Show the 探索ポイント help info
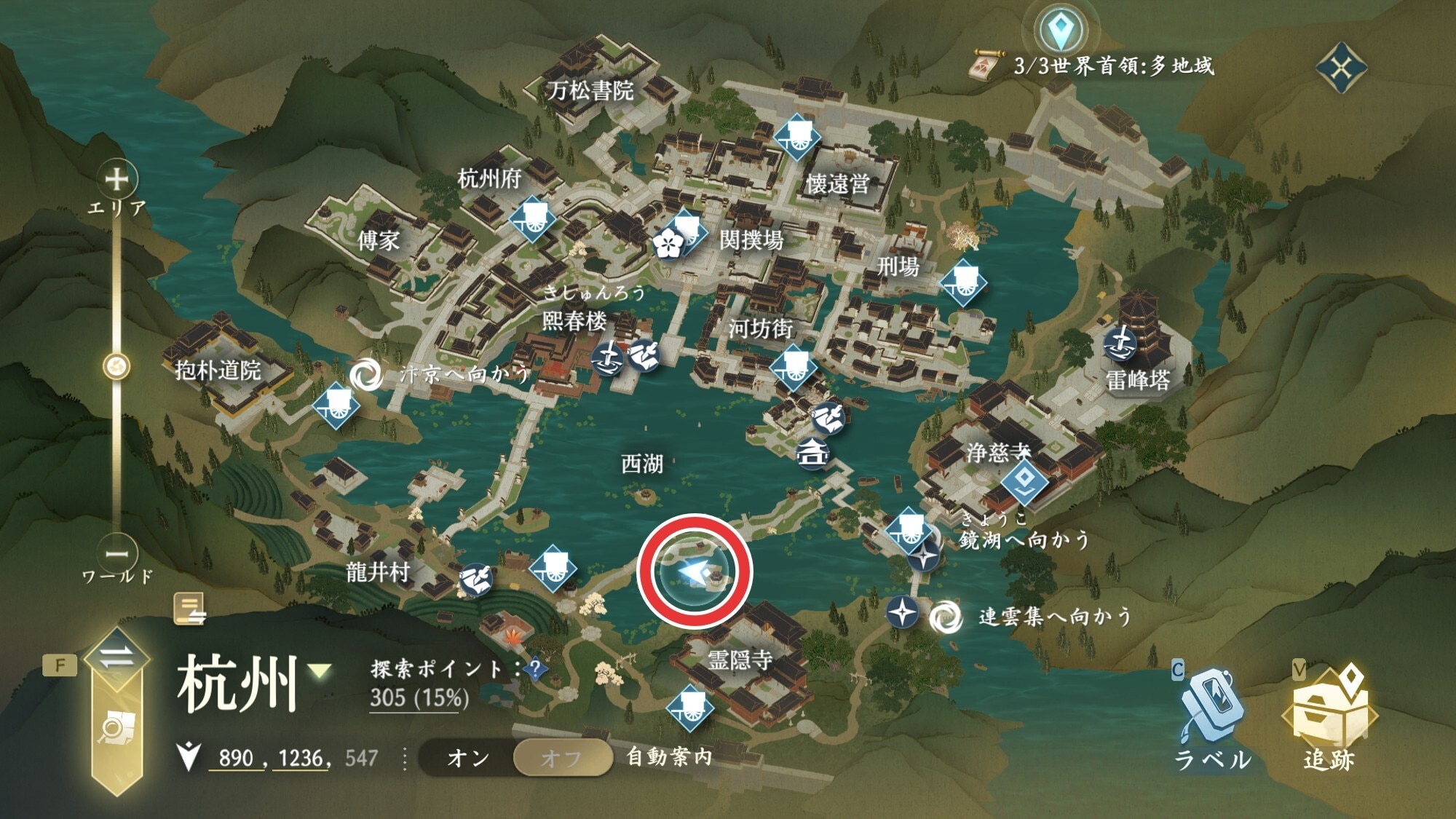The width and height of the screenshot is (1456, 819). (535, 668)
